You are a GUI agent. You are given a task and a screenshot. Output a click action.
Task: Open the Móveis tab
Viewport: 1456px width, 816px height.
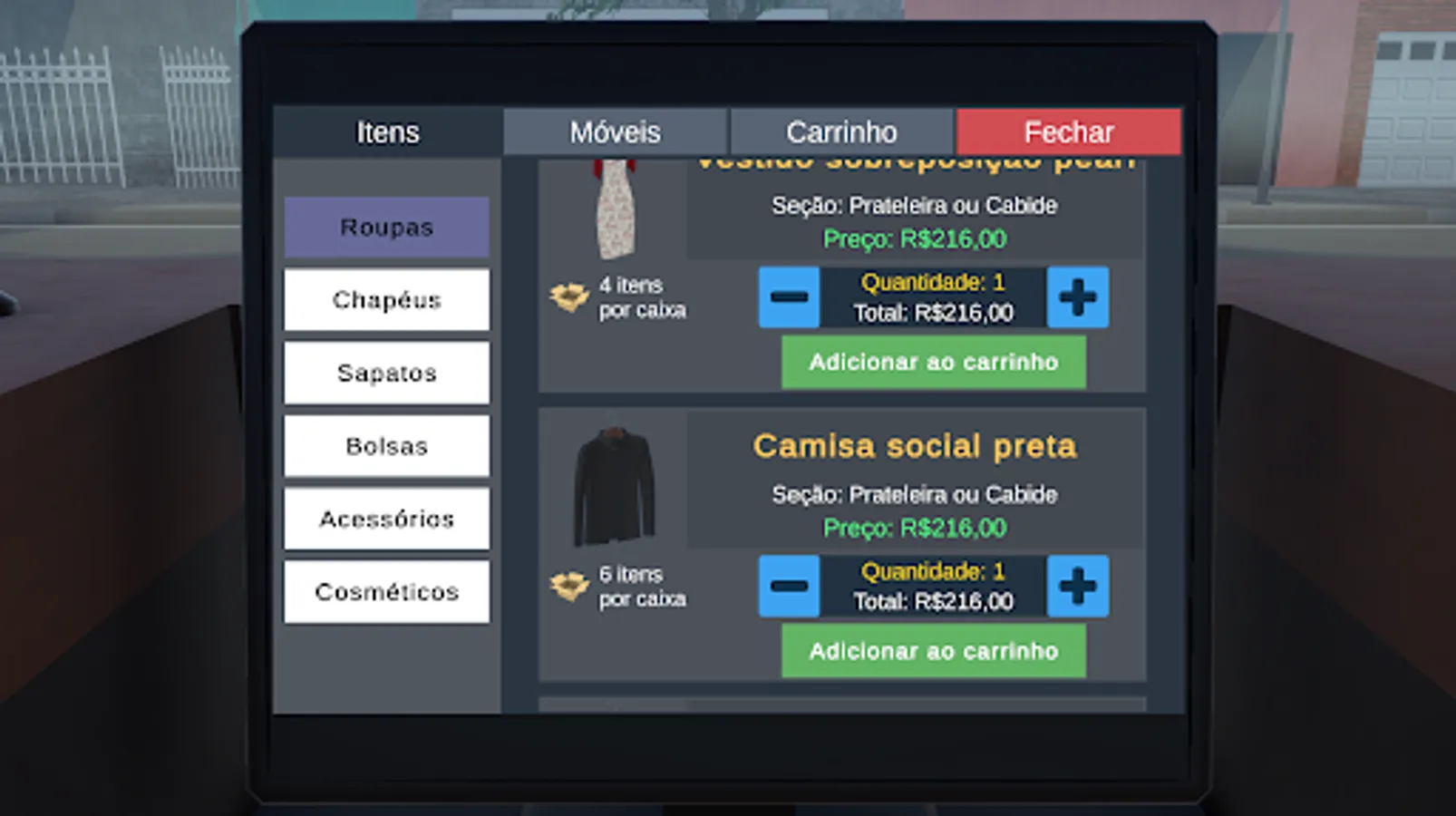tap(615, 132)
